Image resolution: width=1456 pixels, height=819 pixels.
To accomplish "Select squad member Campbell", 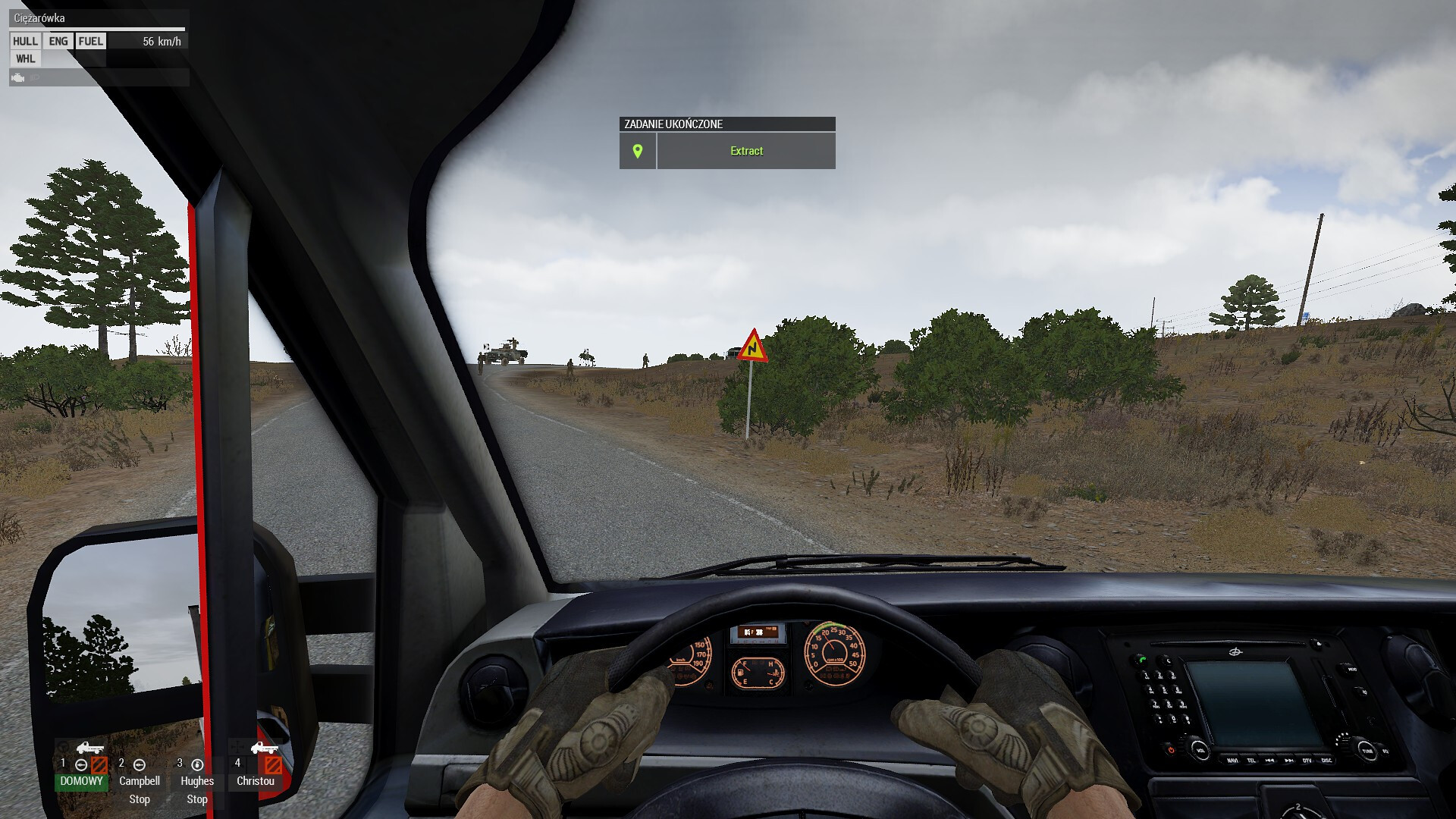I will point(140,780).
